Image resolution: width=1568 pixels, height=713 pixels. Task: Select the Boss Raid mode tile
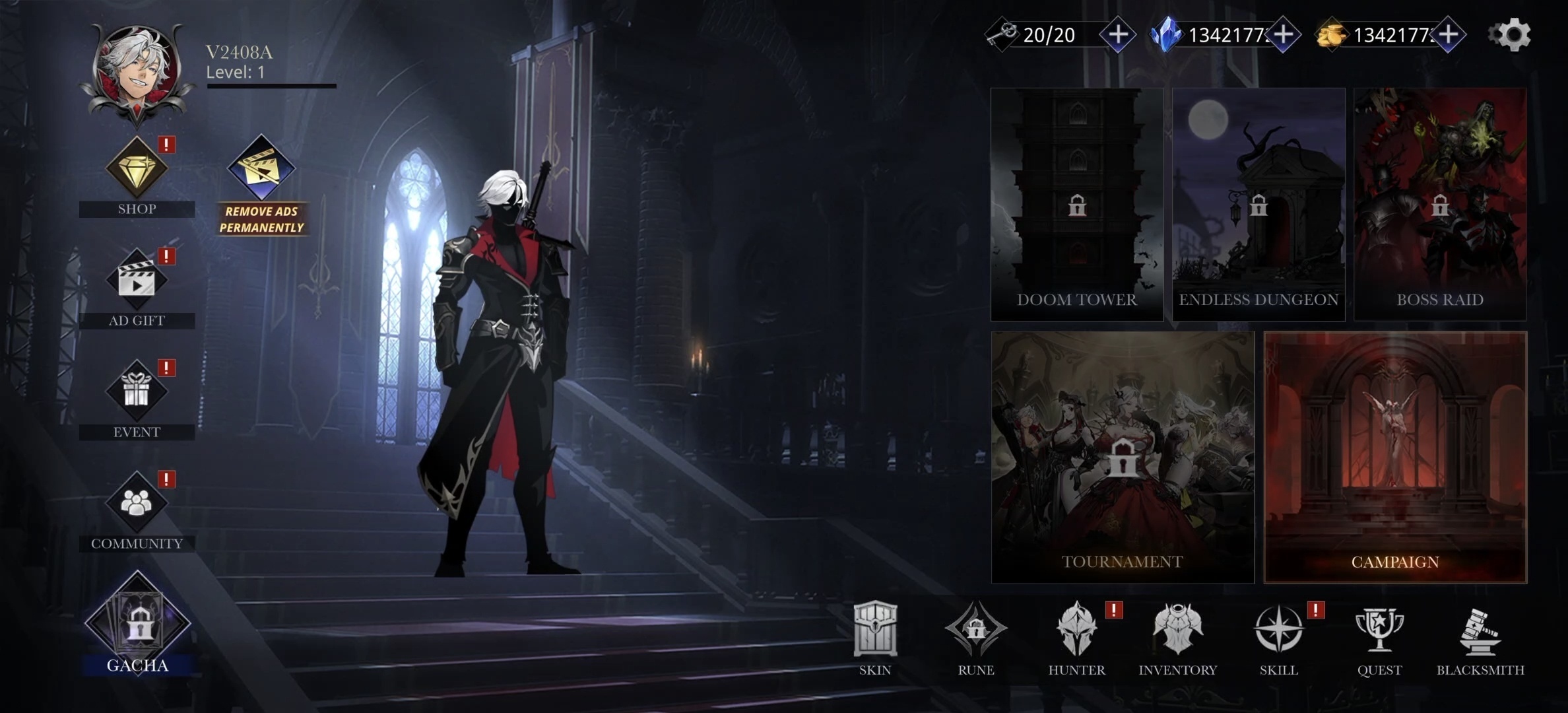(x=1440, y=205)
